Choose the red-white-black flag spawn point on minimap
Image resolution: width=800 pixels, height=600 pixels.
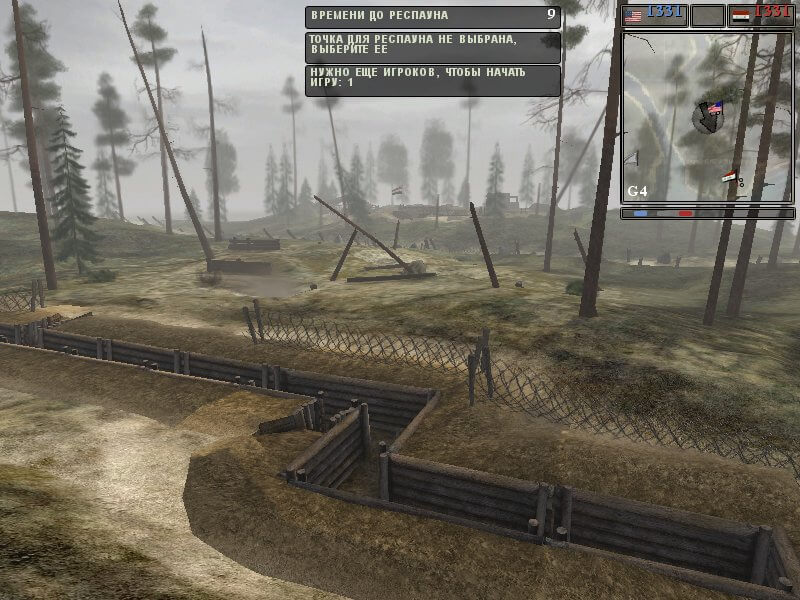tap(729, 177)
